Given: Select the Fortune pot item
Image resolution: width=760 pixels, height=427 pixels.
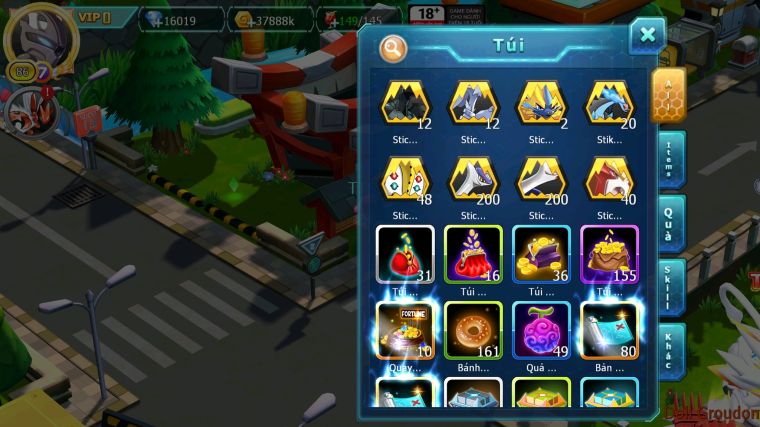Looking at the screenshot, I should pyautogui.click(x=405, y=330).
